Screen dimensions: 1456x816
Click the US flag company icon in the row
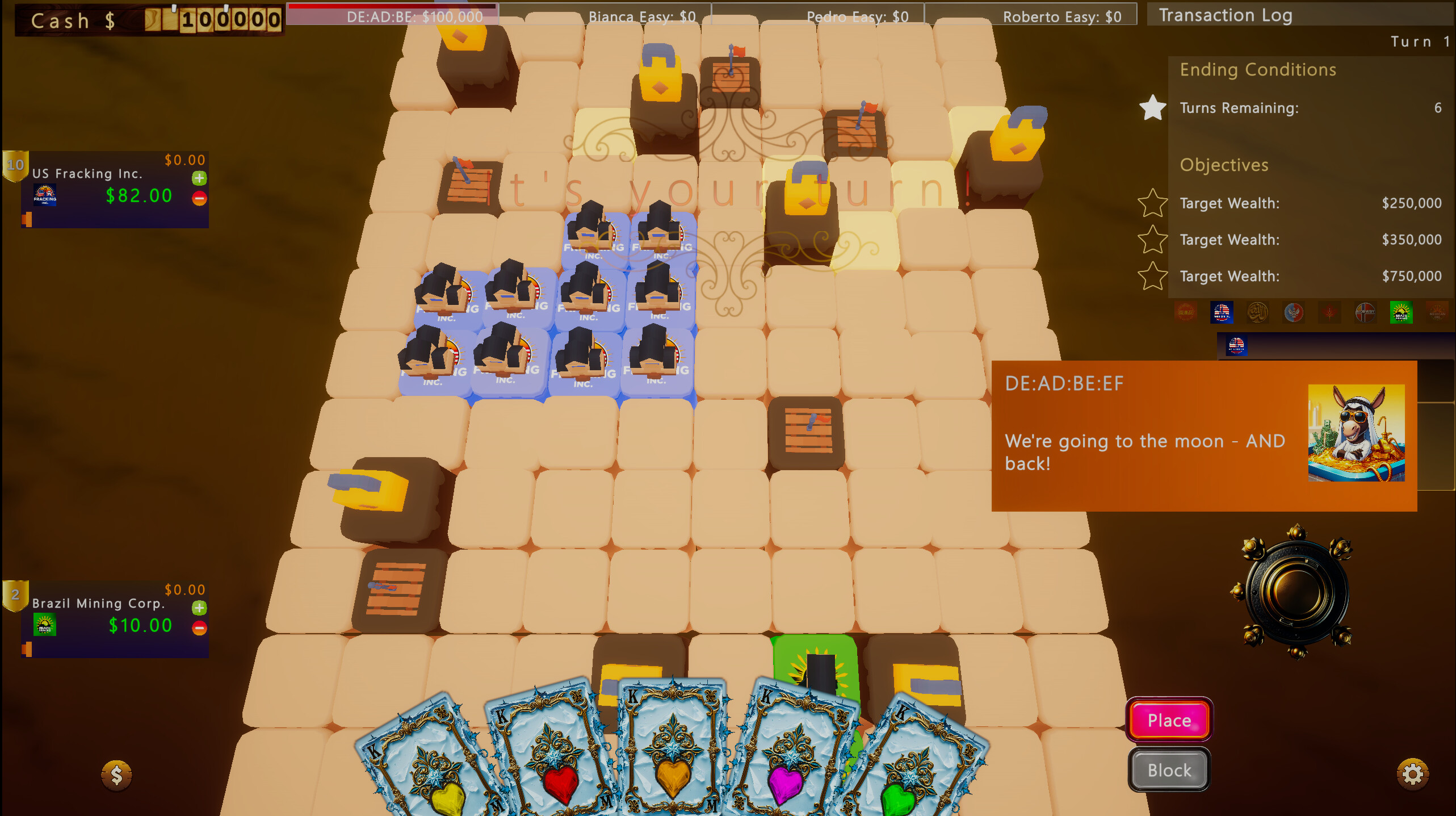tap(1222, 312)
